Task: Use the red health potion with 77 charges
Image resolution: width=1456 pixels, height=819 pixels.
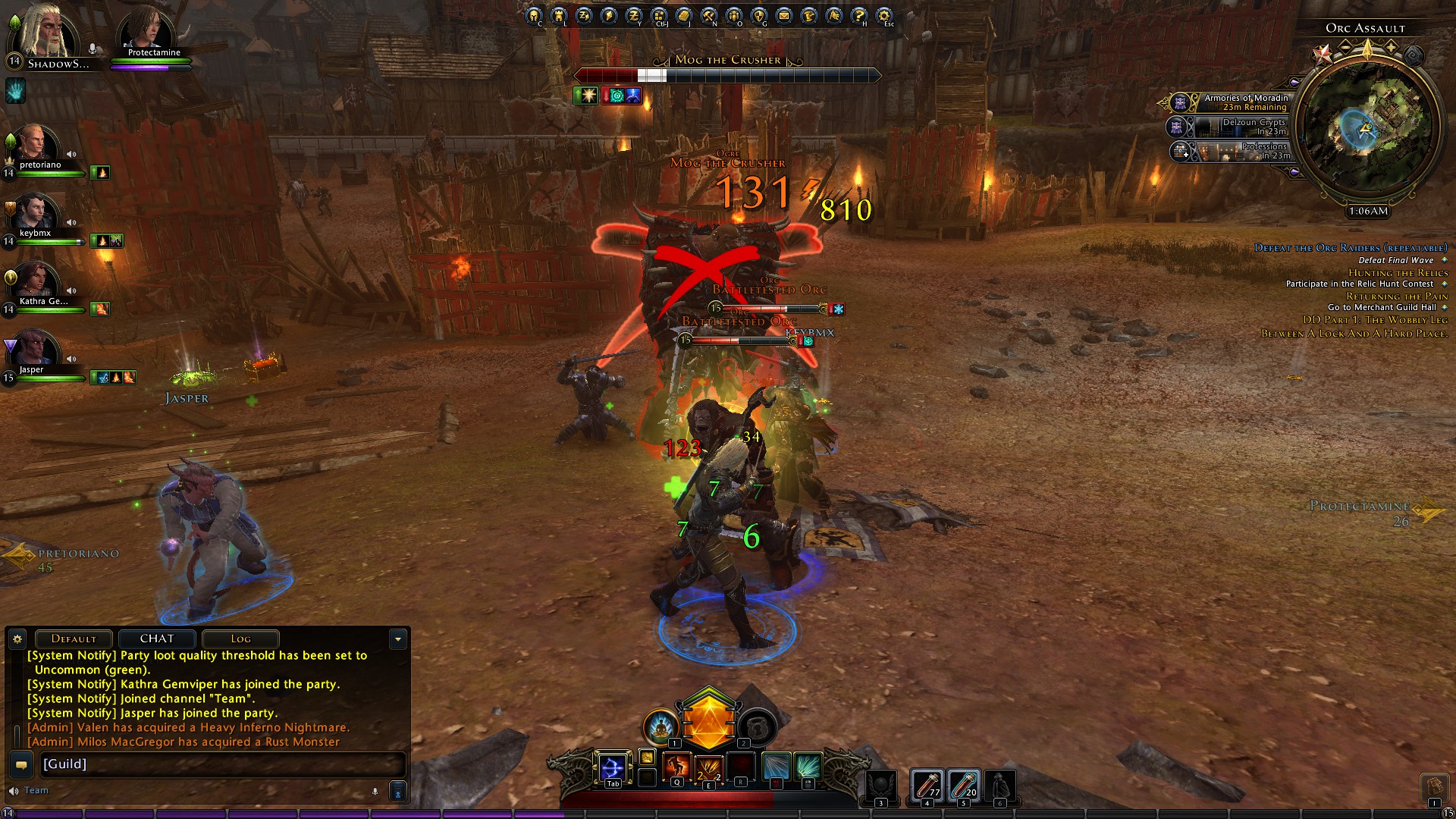Action: 927,786
